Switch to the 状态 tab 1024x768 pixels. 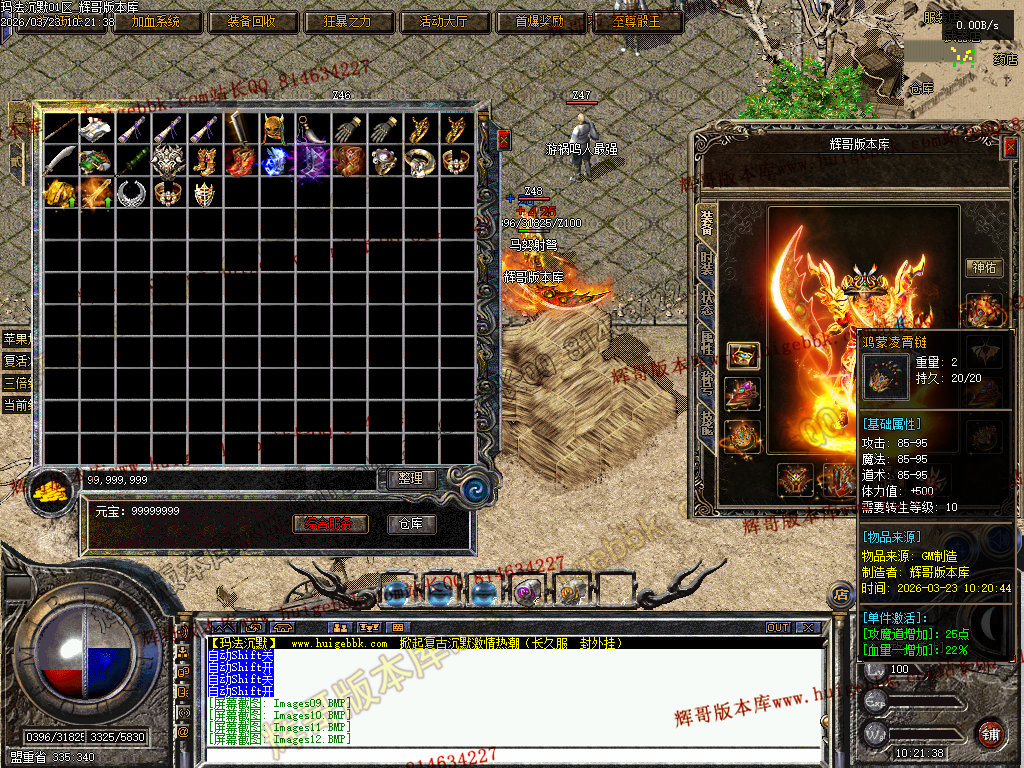[706, 304]
